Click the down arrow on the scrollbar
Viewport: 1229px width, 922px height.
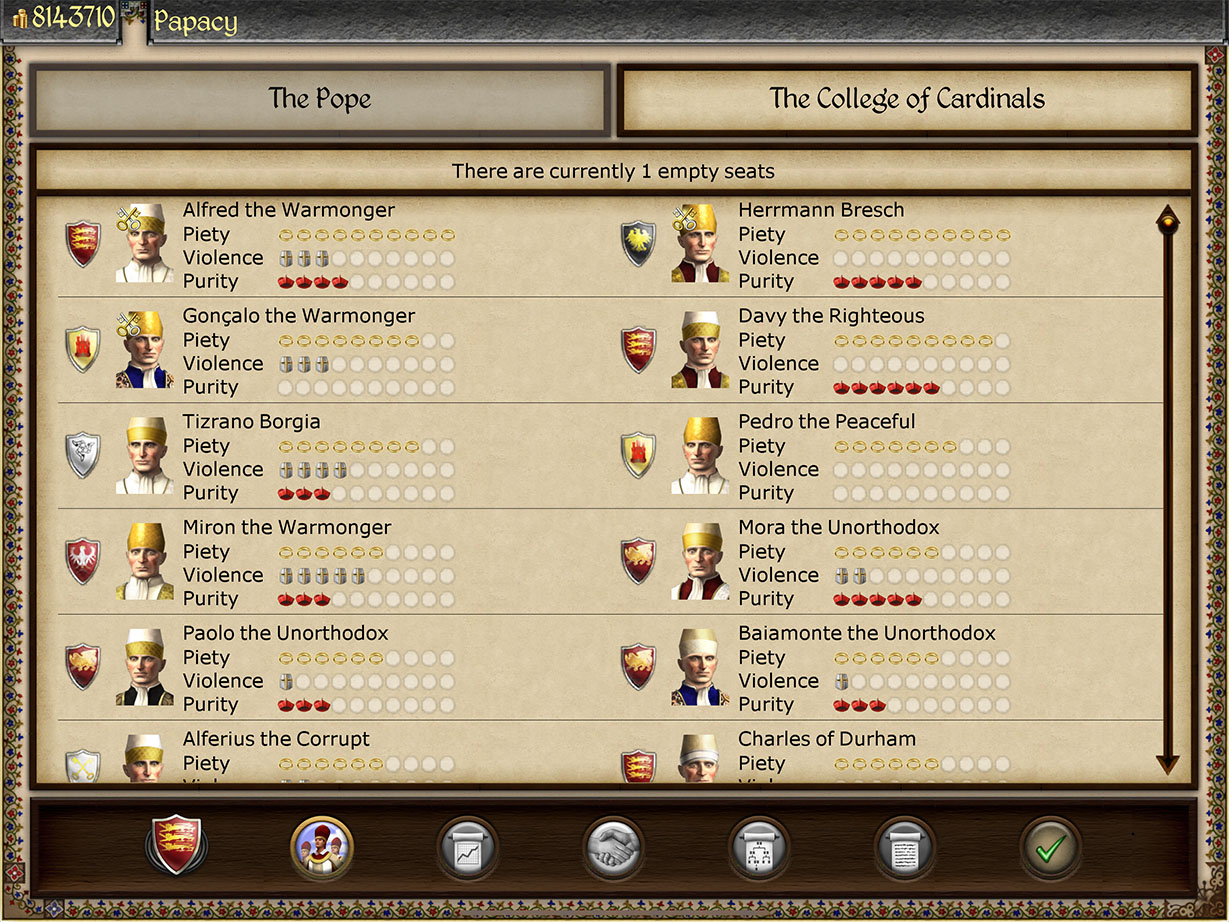1167,763
